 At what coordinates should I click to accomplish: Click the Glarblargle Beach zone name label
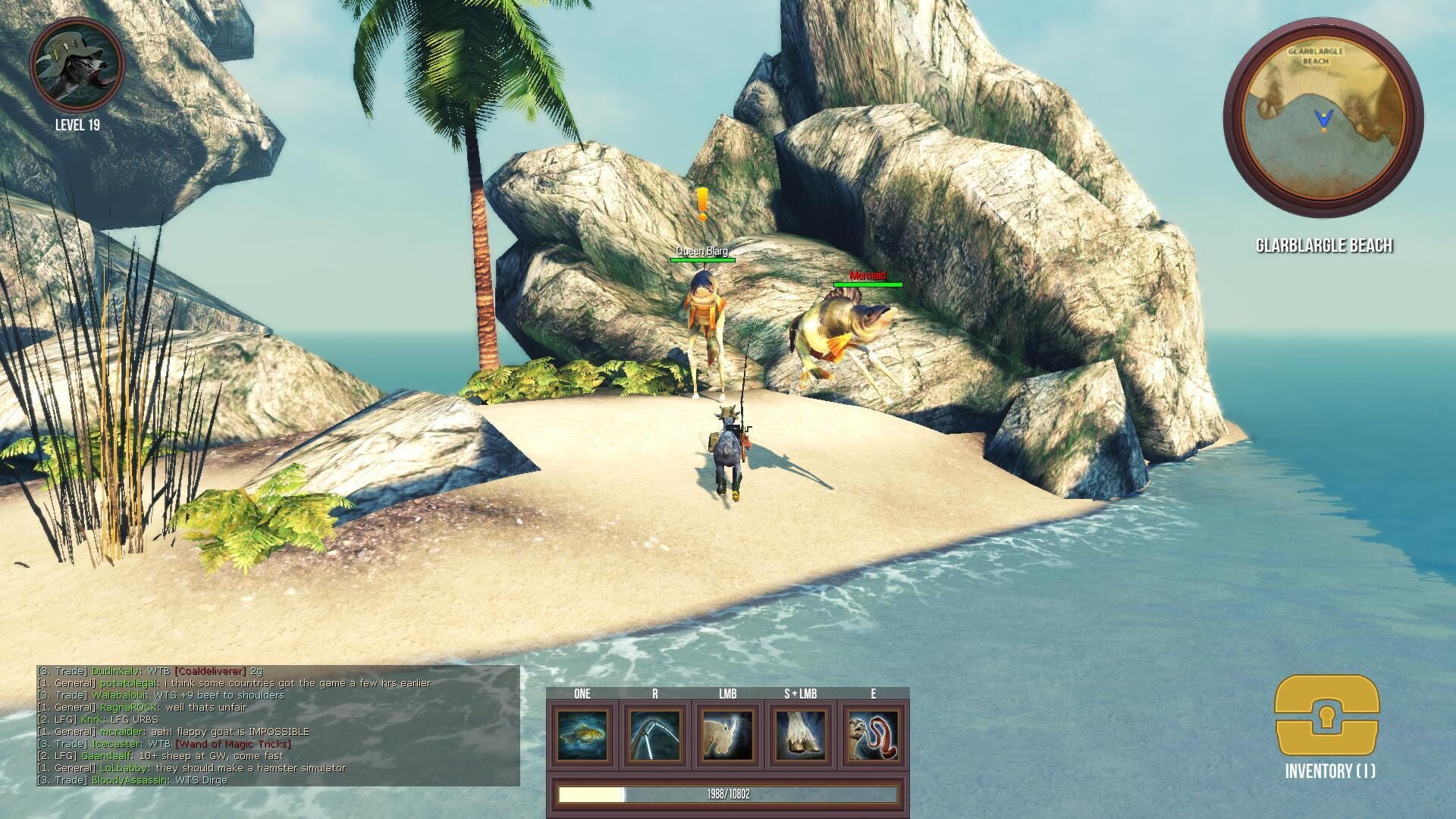click(x=1324, y=244)
